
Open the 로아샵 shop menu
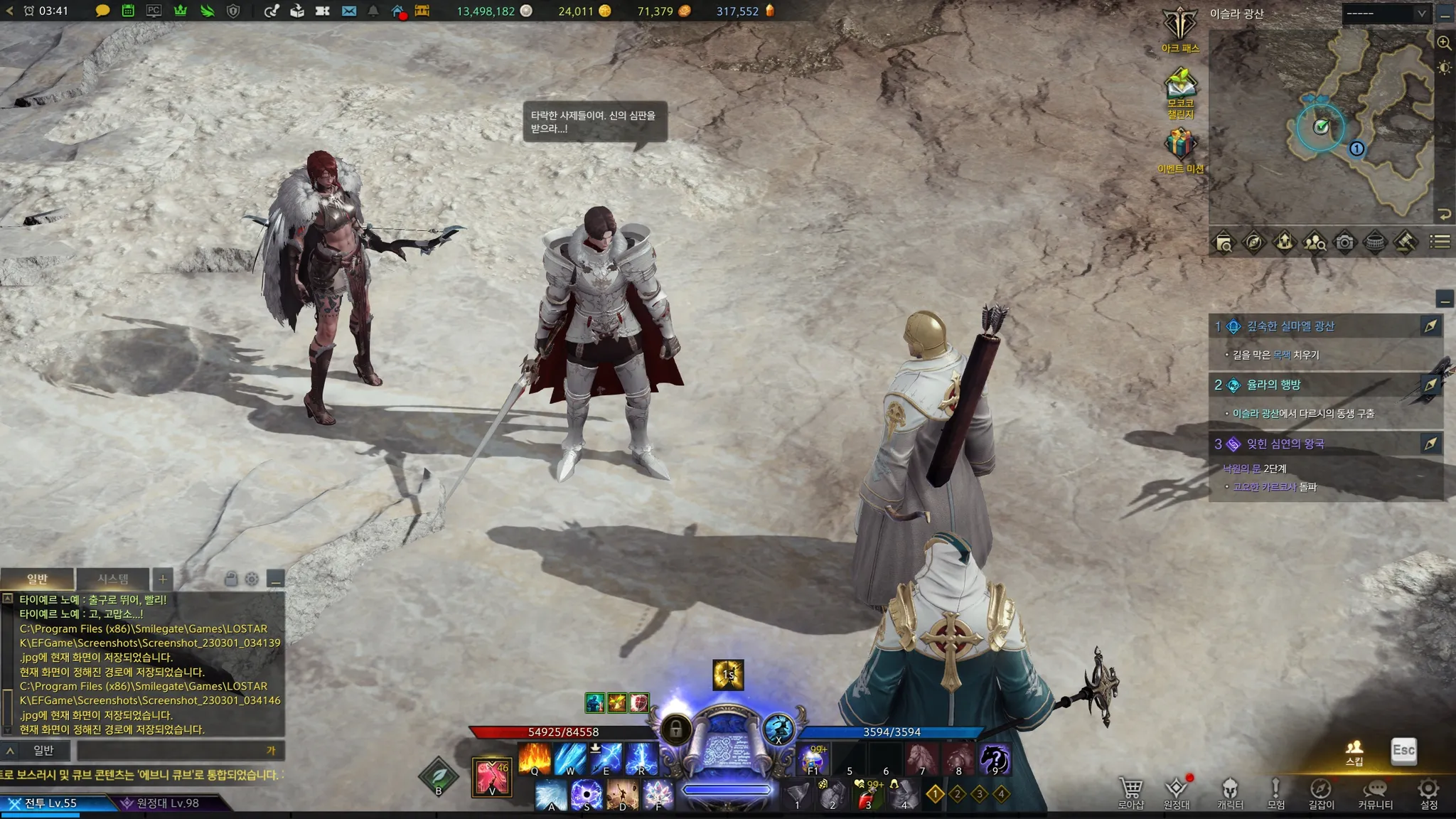pyautogui.click(x=1130, y=792)
